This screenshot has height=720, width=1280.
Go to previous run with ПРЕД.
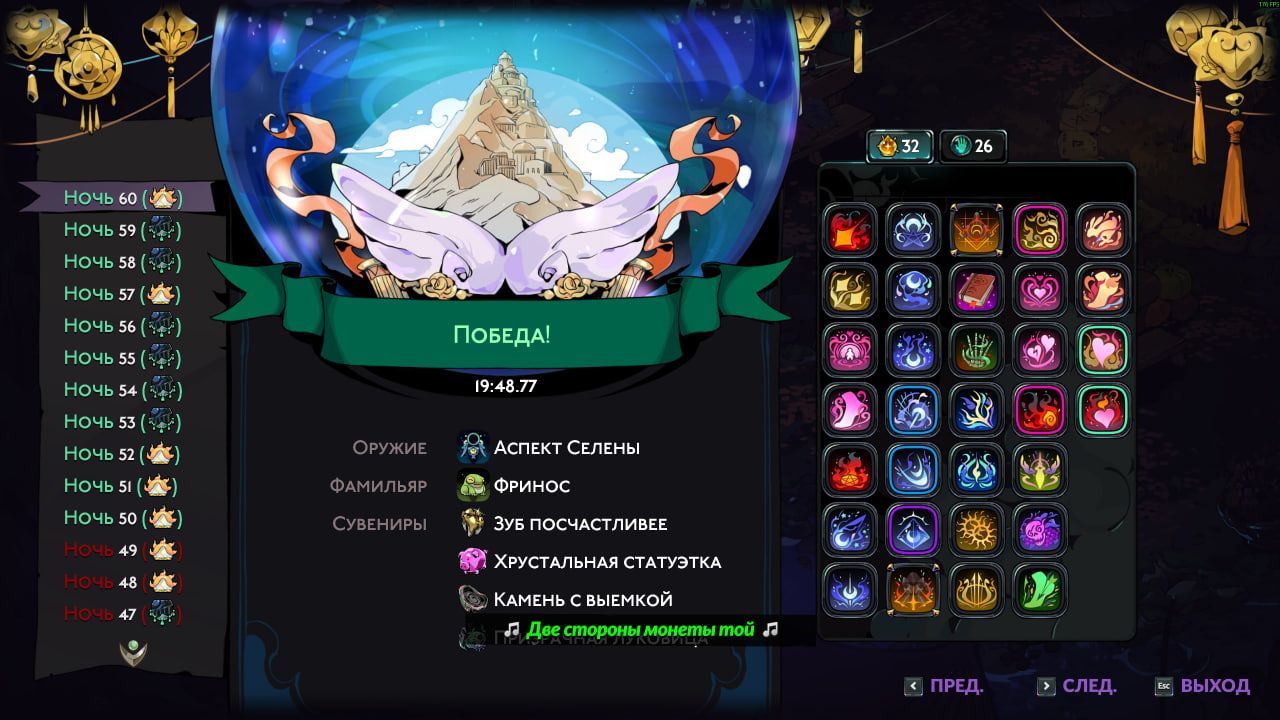(945, 686)
